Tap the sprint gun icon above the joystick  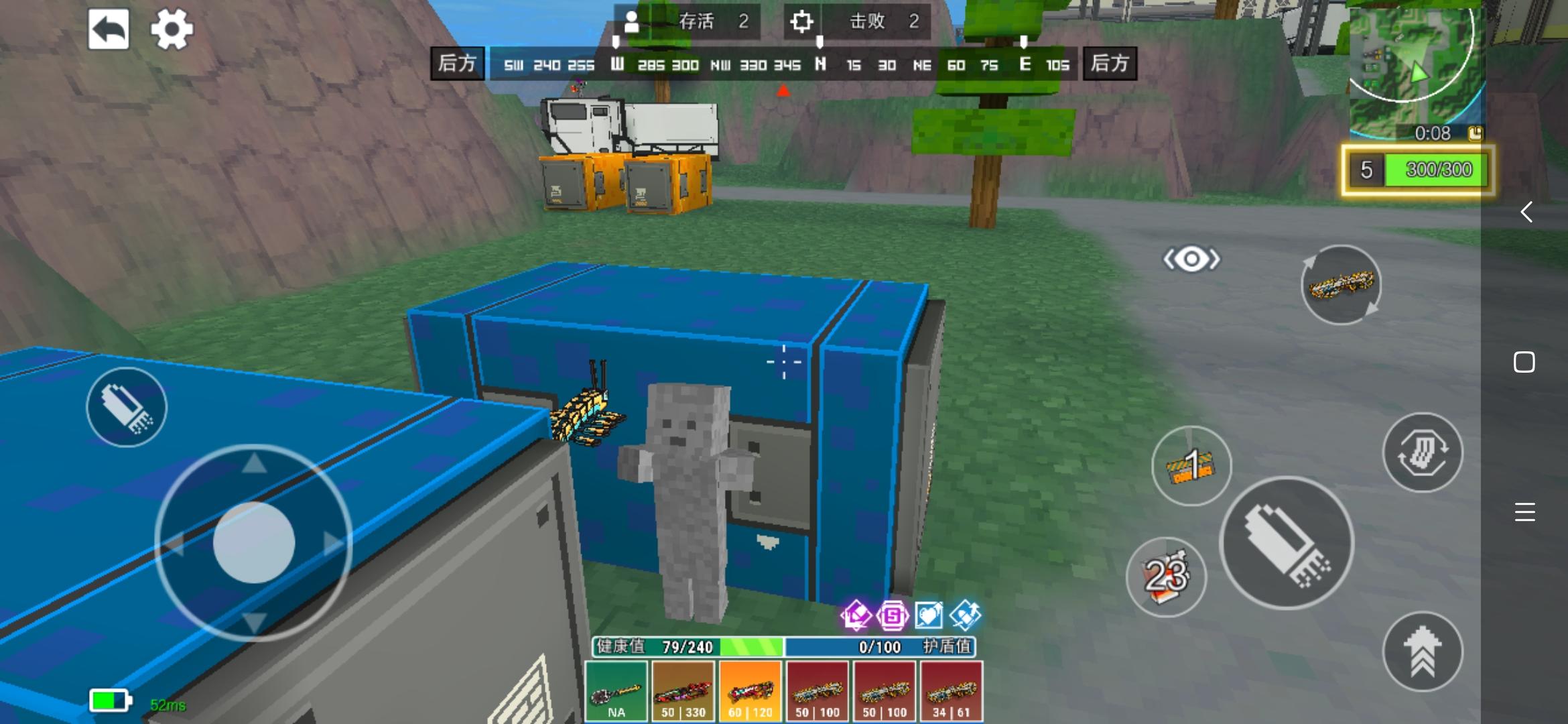(126, 407)
